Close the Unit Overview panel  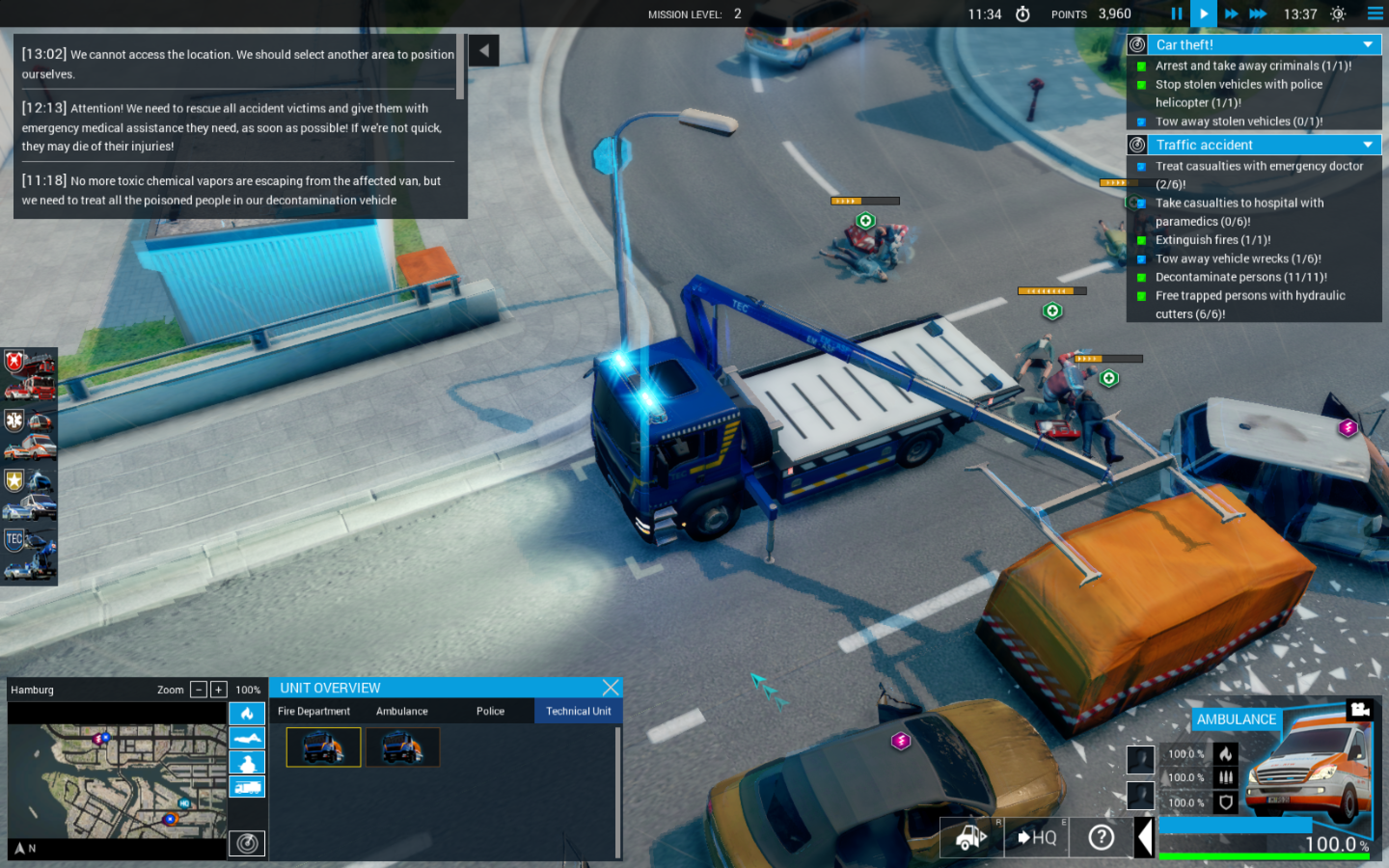pos(611,687)
